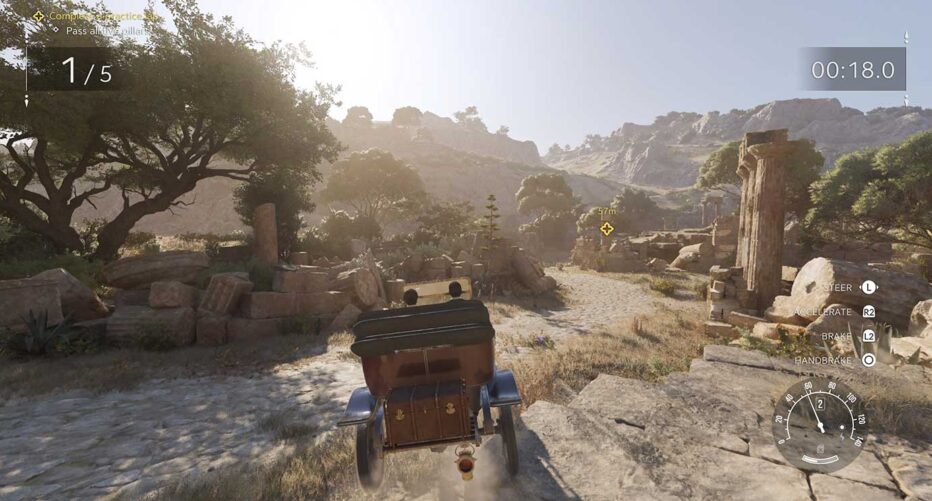Click the speedometer gauge
The width and height of the screenshot is (932, 501).
(x=820, y=426)
